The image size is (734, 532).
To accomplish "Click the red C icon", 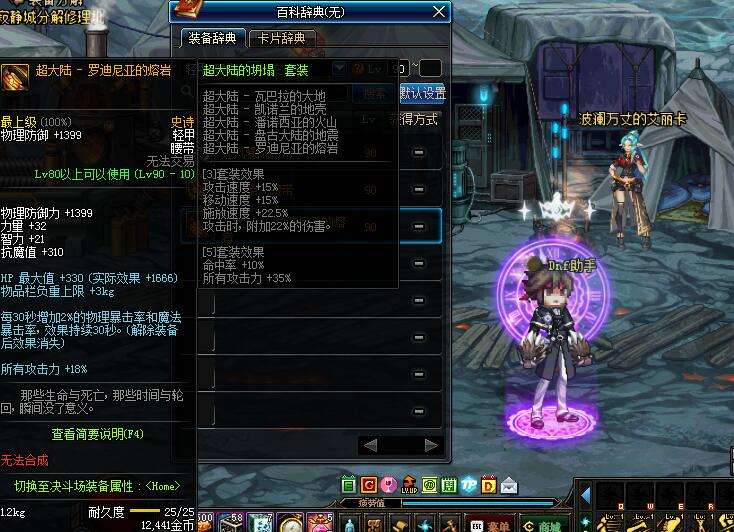I will pyautogui.click(x=368, y=486).
